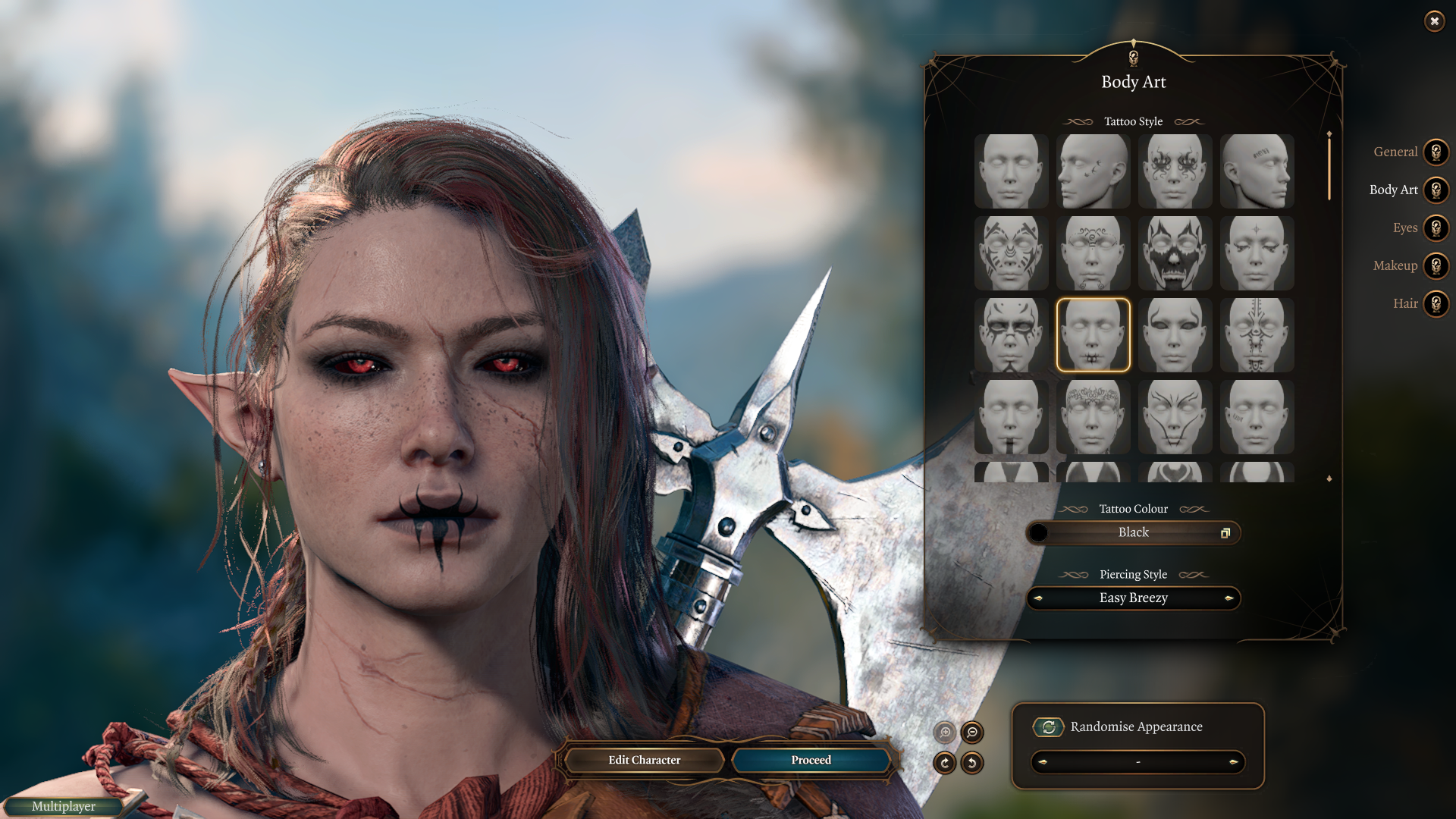This screenshot has height=819, width=1456.
Task: Zoom the camera in on character
Action: [945, 733]
